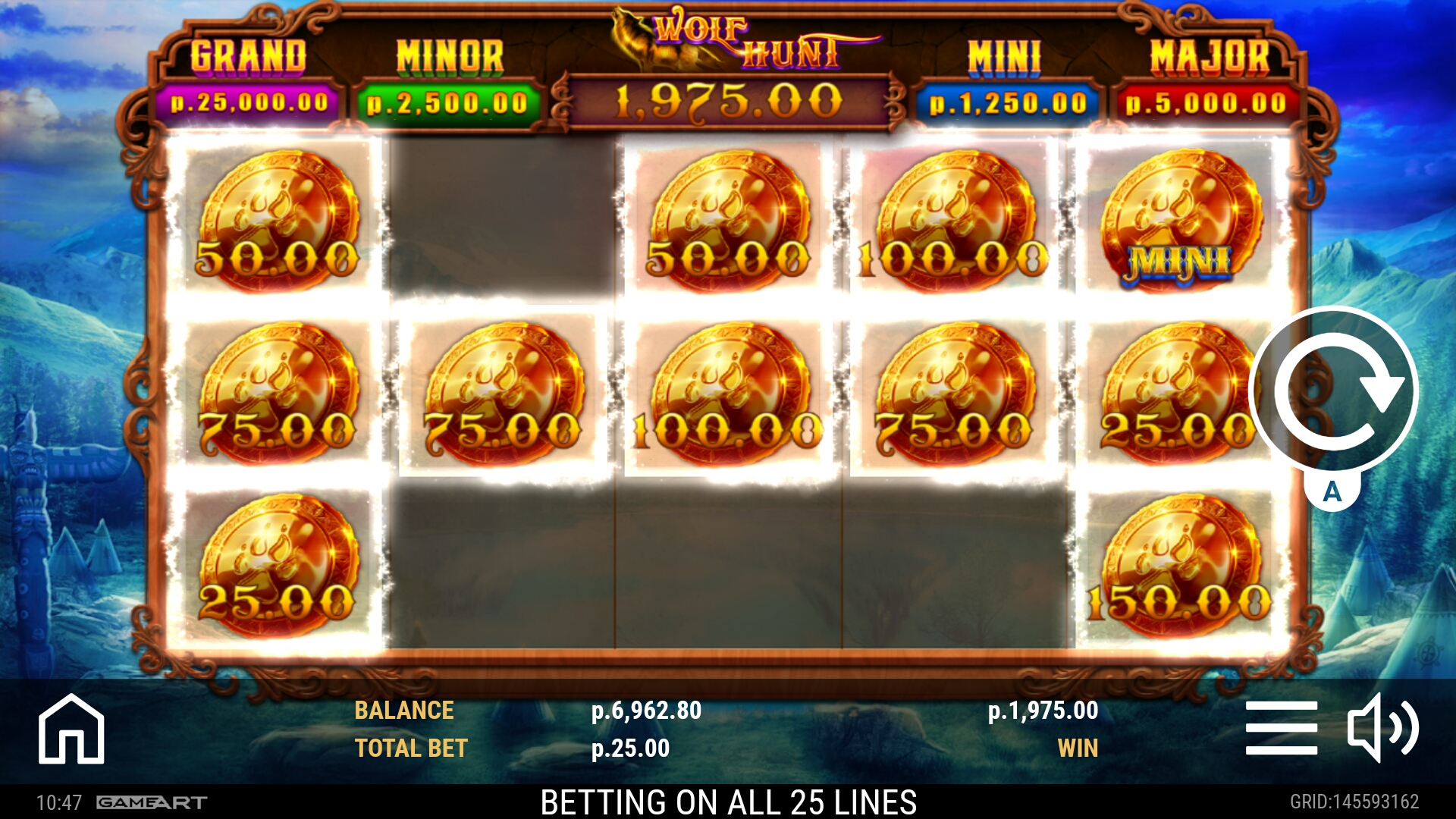Toggle autoplay with the small A button
The width and height of the screenshot is (1456, 819).
1332,492
